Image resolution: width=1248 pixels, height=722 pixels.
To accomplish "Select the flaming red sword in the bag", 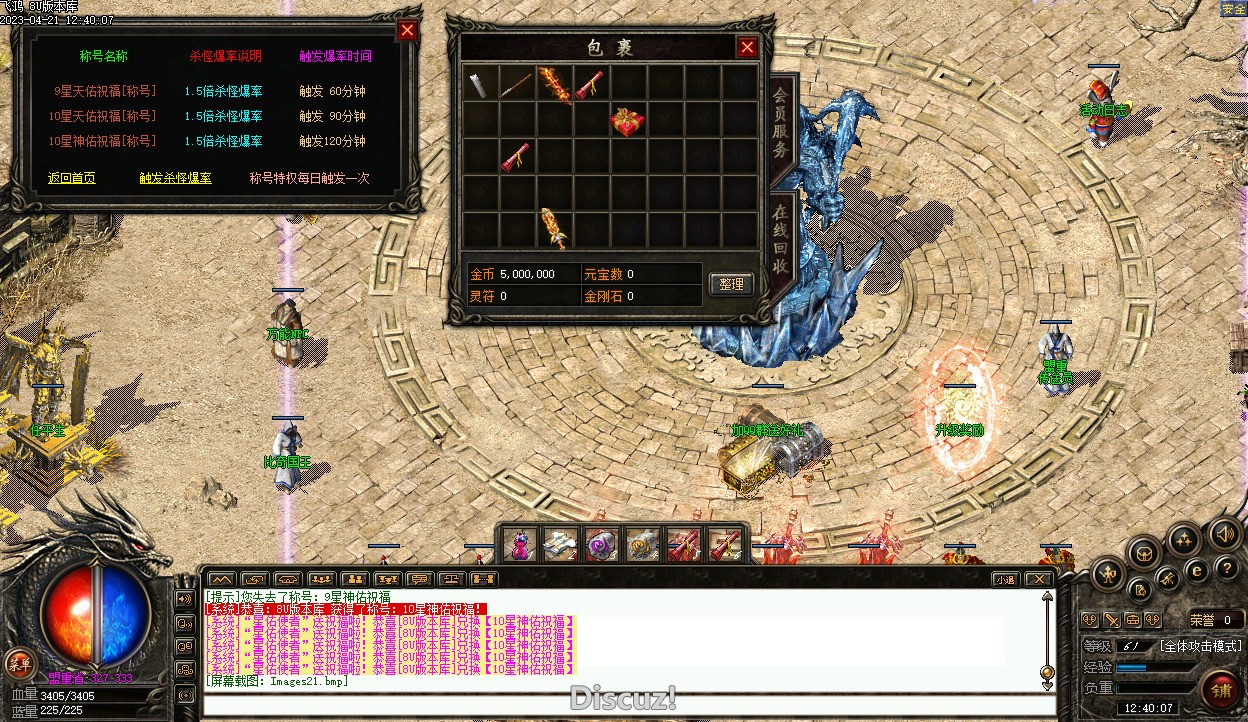I will 553,84.
